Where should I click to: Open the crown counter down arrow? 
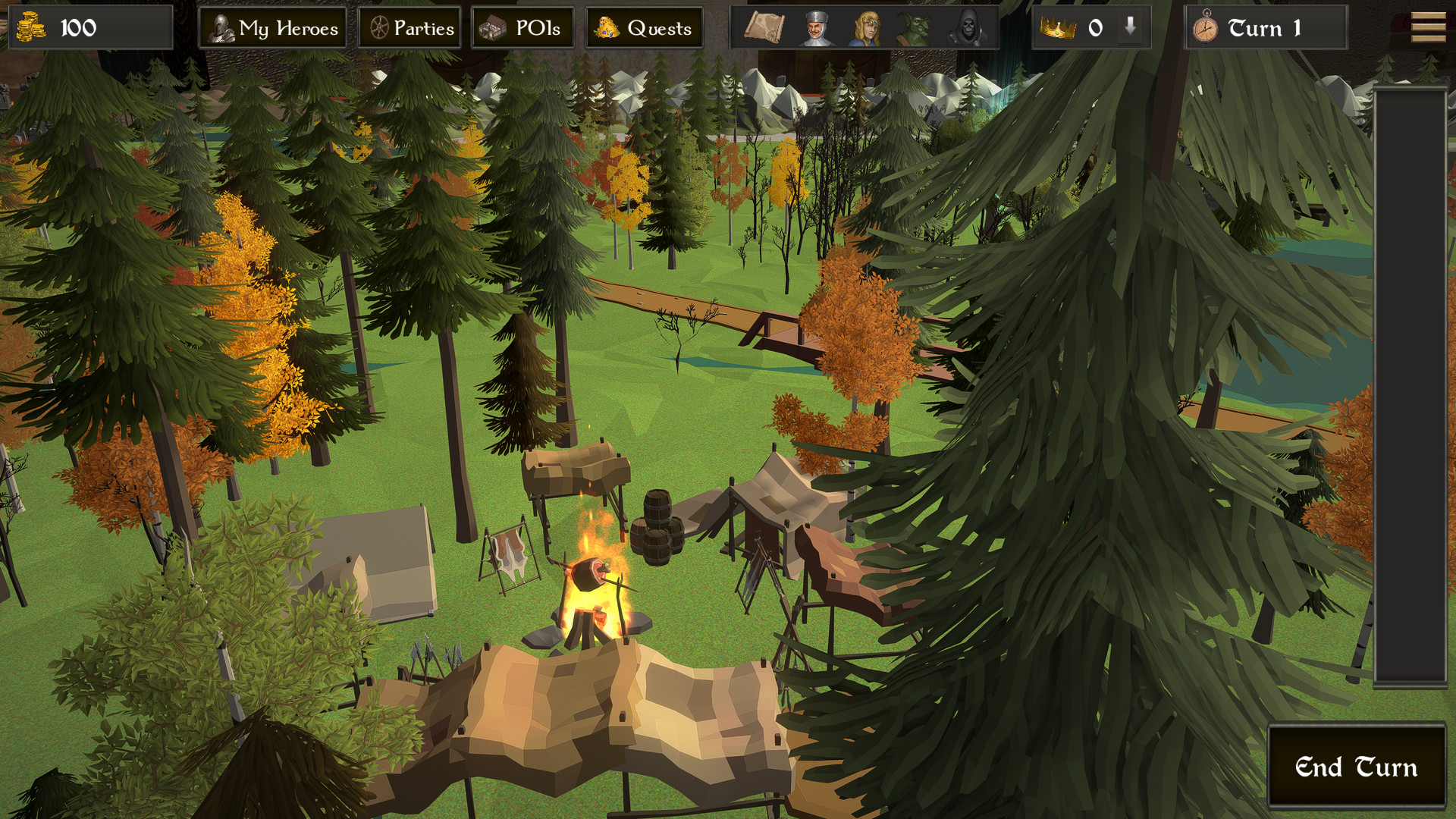pos(1130,28)
